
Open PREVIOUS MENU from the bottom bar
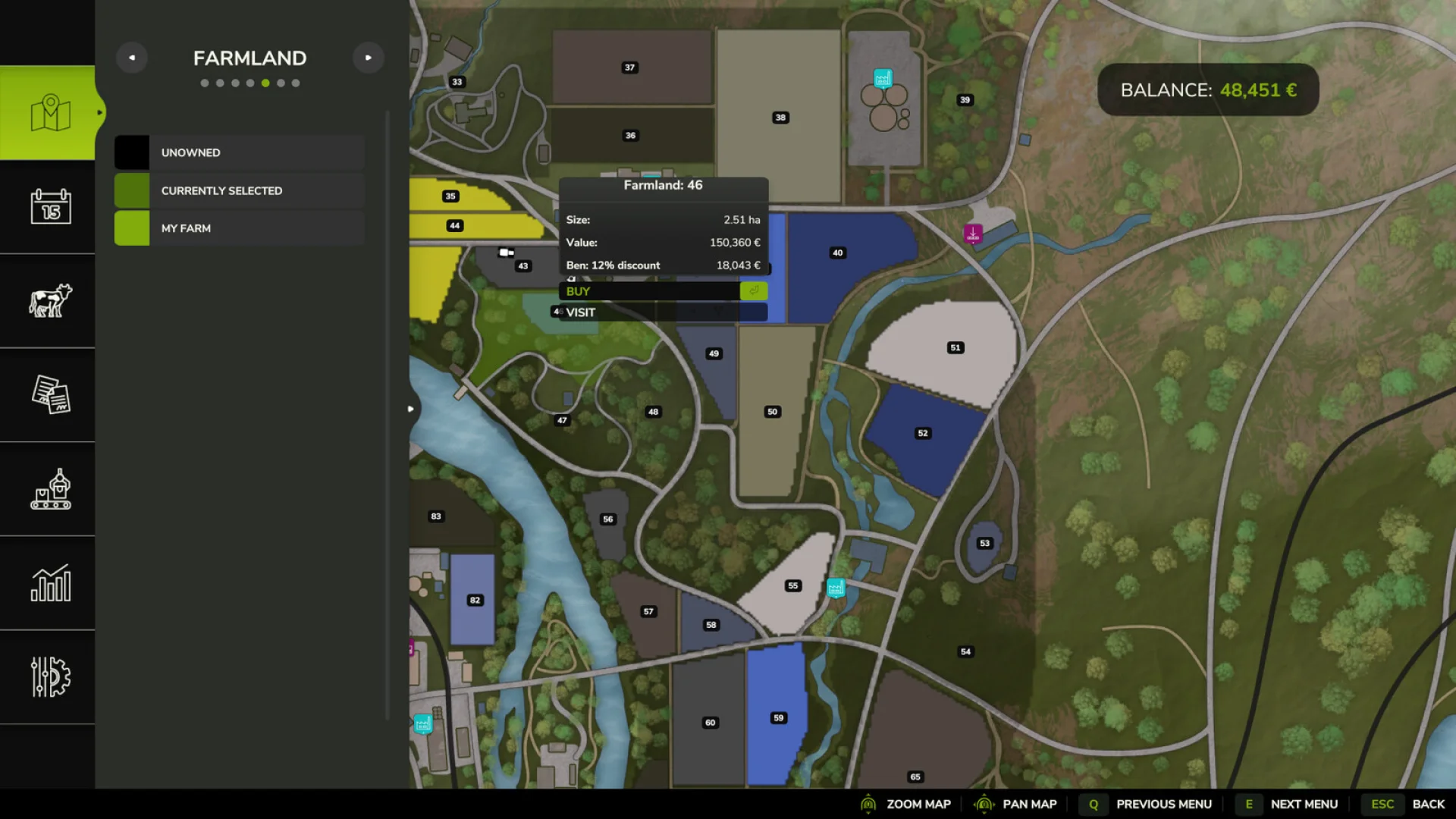1165,804
